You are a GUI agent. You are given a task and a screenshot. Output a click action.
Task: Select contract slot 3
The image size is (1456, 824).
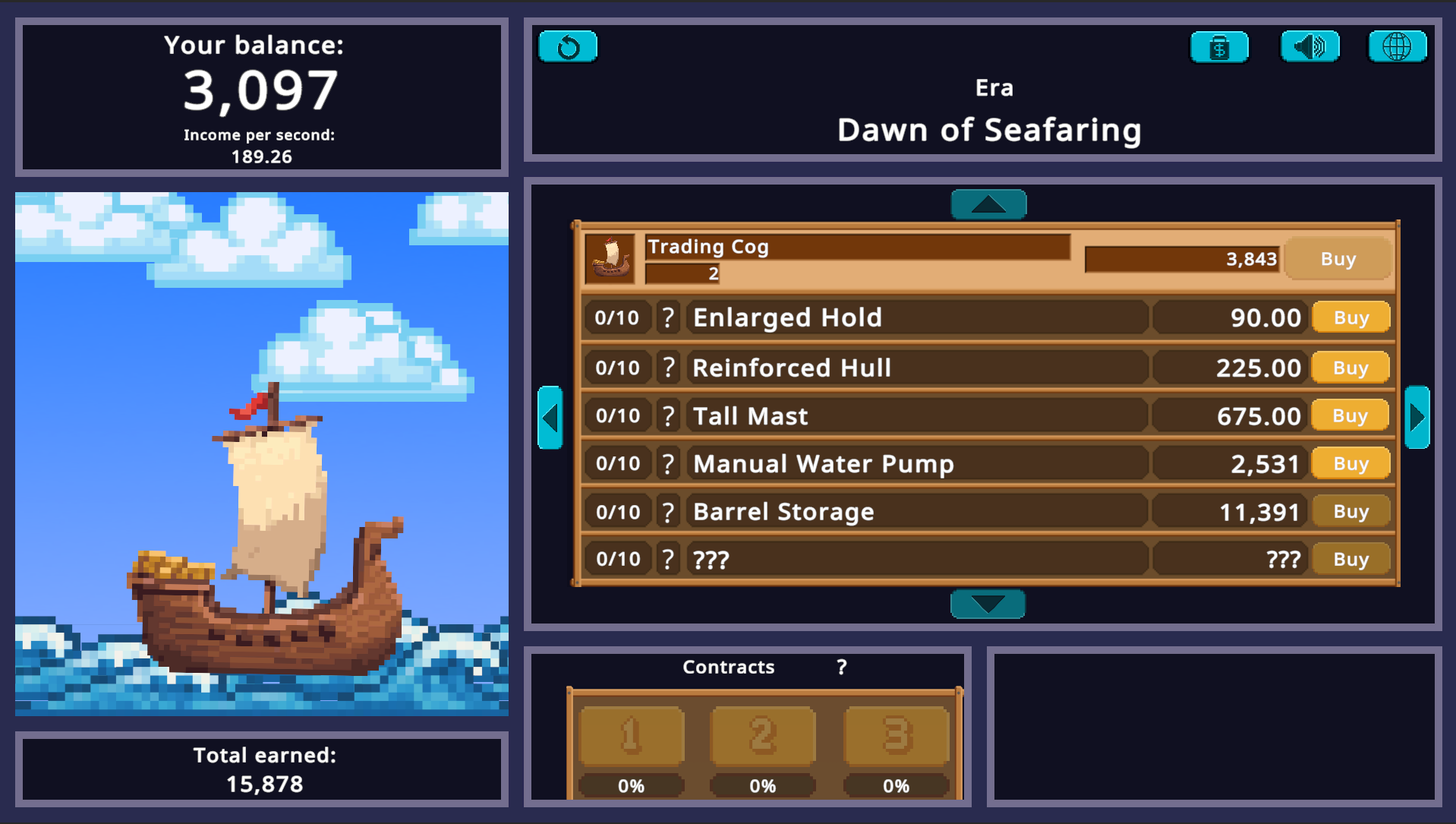tap(897, 734)
